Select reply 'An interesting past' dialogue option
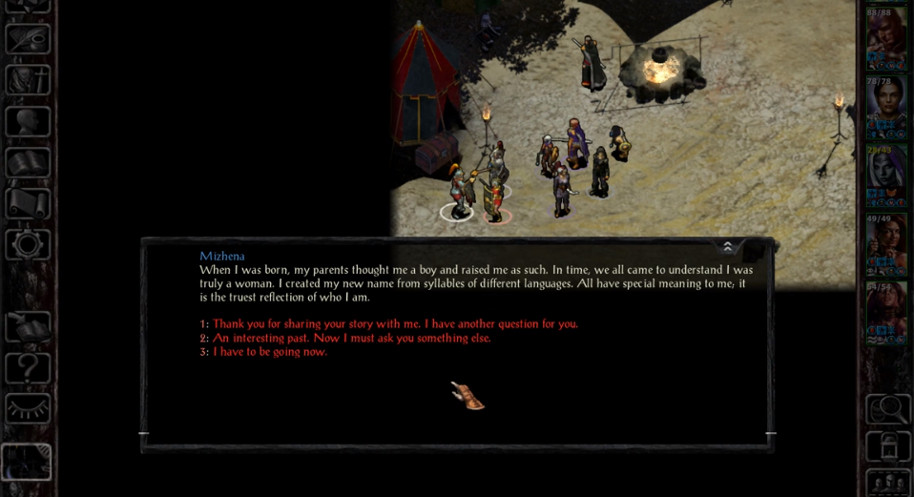The image size is (914, 497). click(351, 338)
